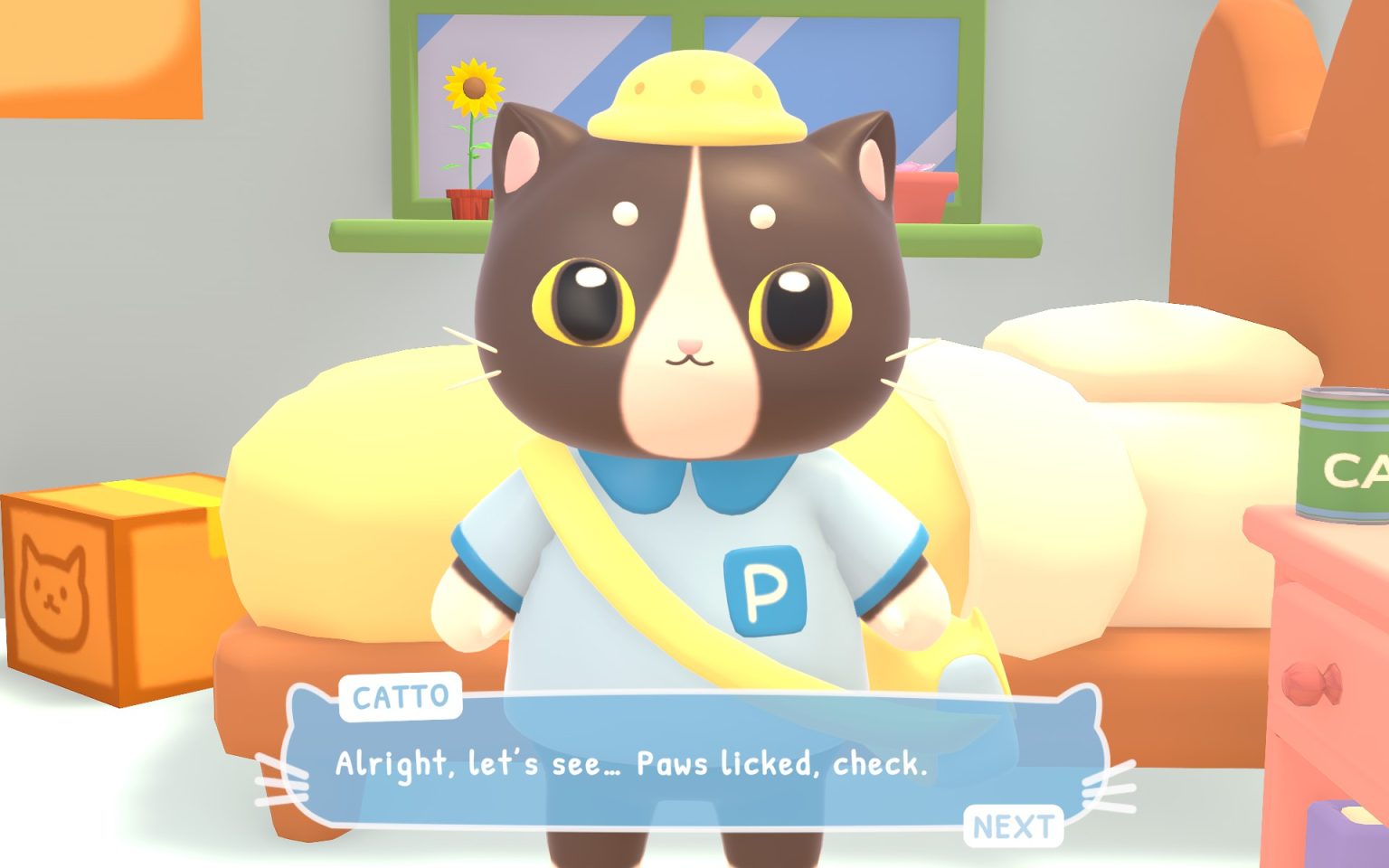Click the green cat food can

(x=1345, y=457)
